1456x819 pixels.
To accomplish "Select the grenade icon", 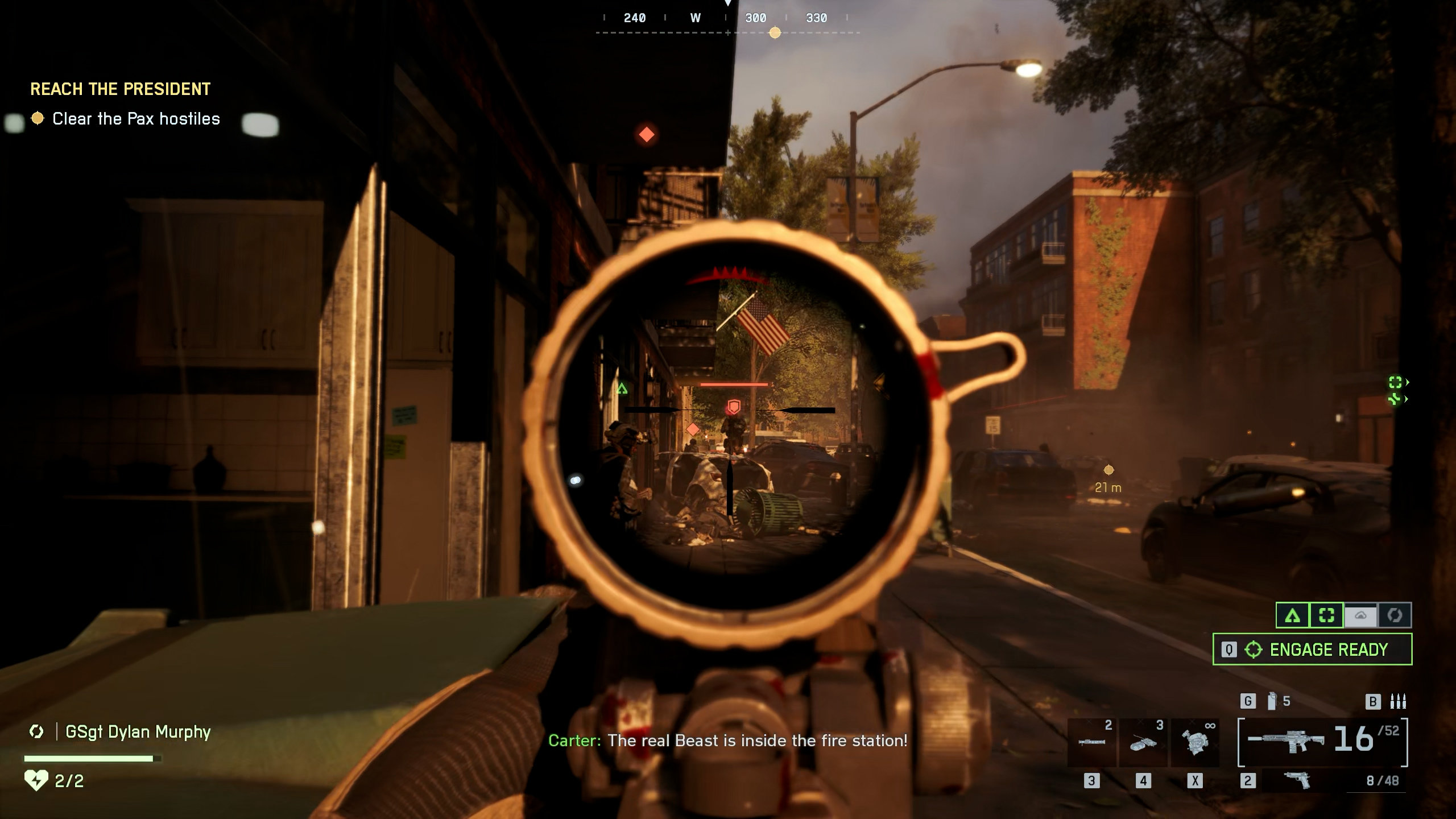I will [1272, 701].
